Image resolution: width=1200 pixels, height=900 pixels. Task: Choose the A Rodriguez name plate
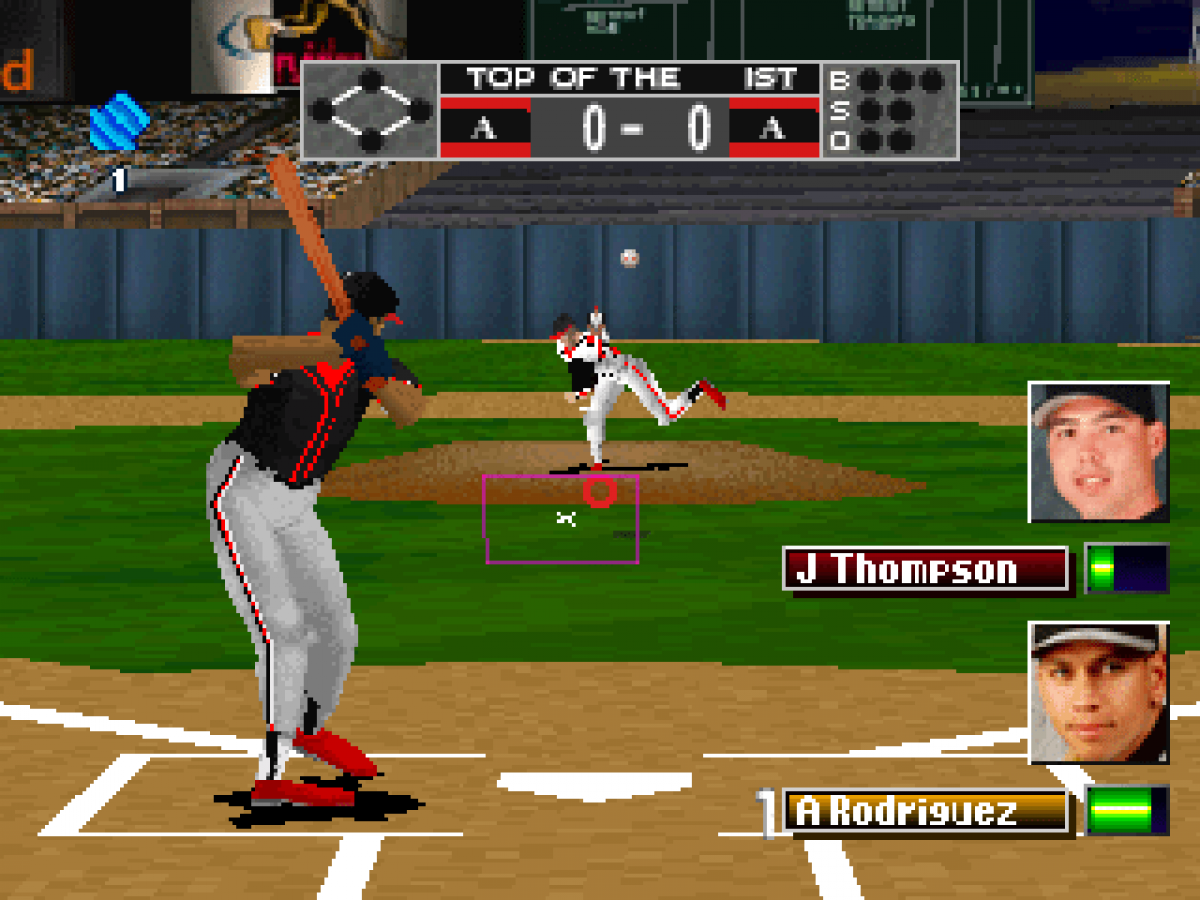(926, 811)
